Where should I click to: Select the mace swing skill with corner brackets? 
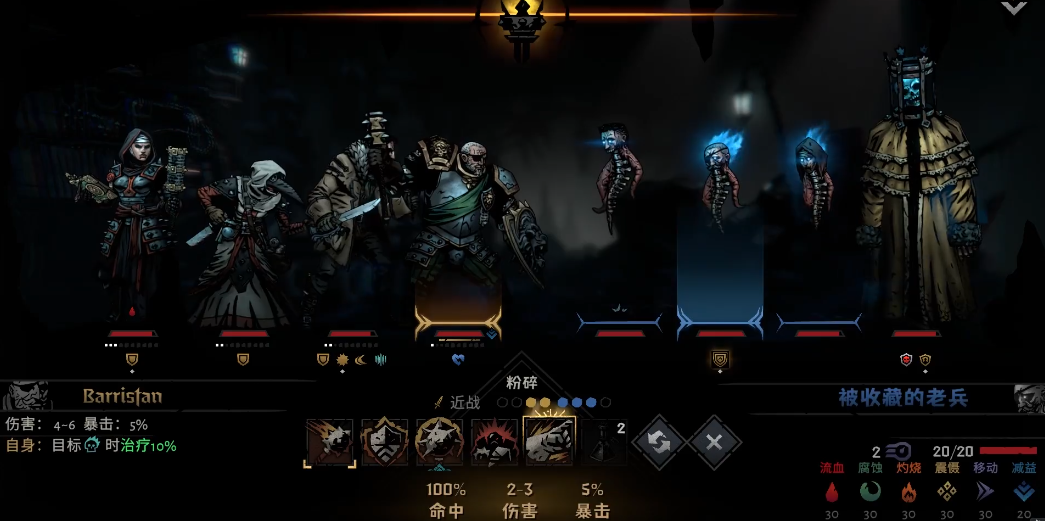point(329,442)
